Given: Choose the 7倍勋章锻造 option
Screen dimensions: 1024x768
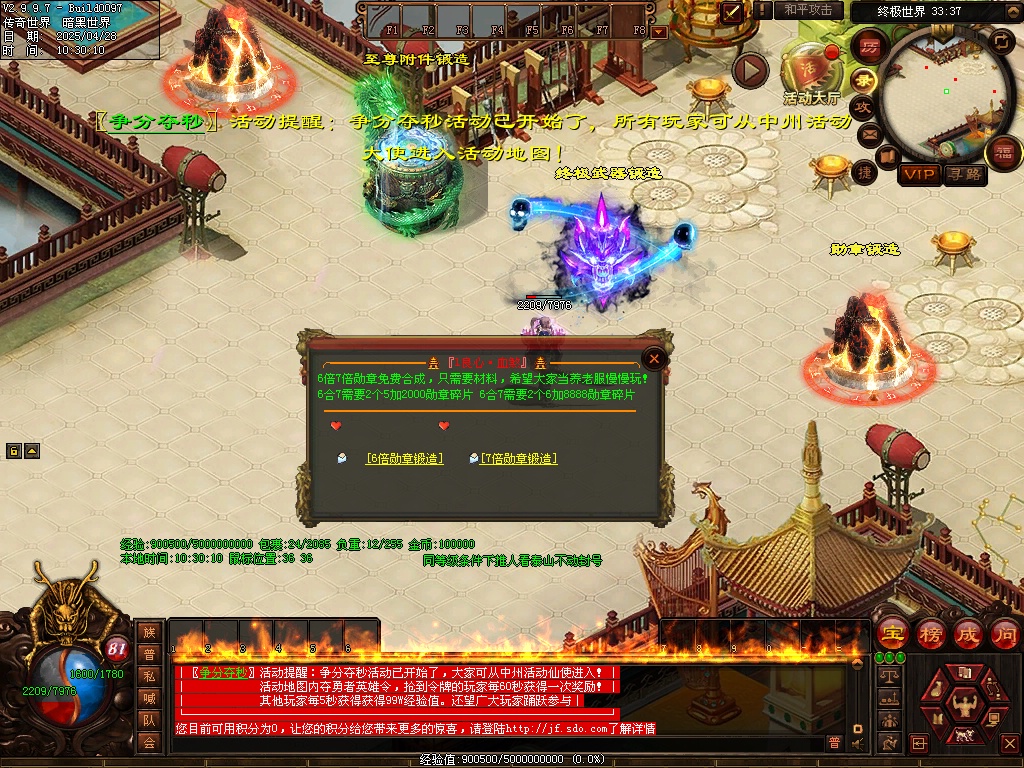Looking at the screenshot, I should tap(518, 458).
